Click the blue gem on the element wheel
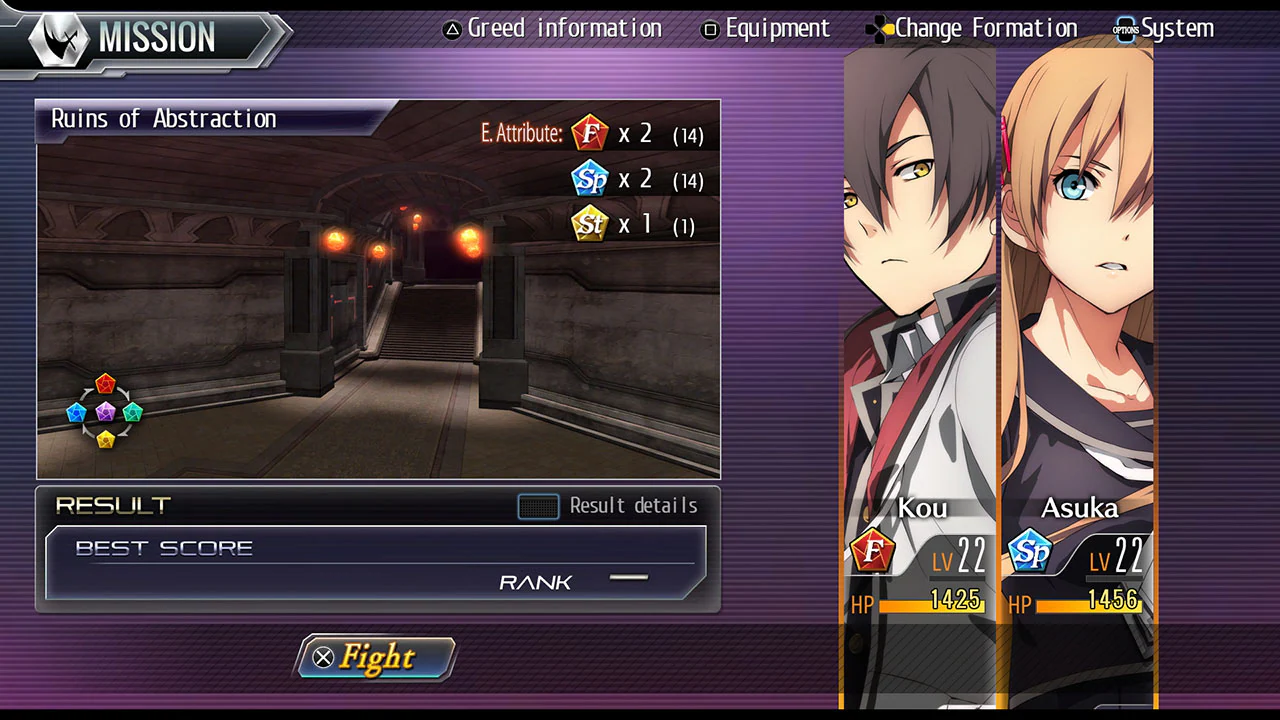1280x720 pixels. click(x=78, y=411)
